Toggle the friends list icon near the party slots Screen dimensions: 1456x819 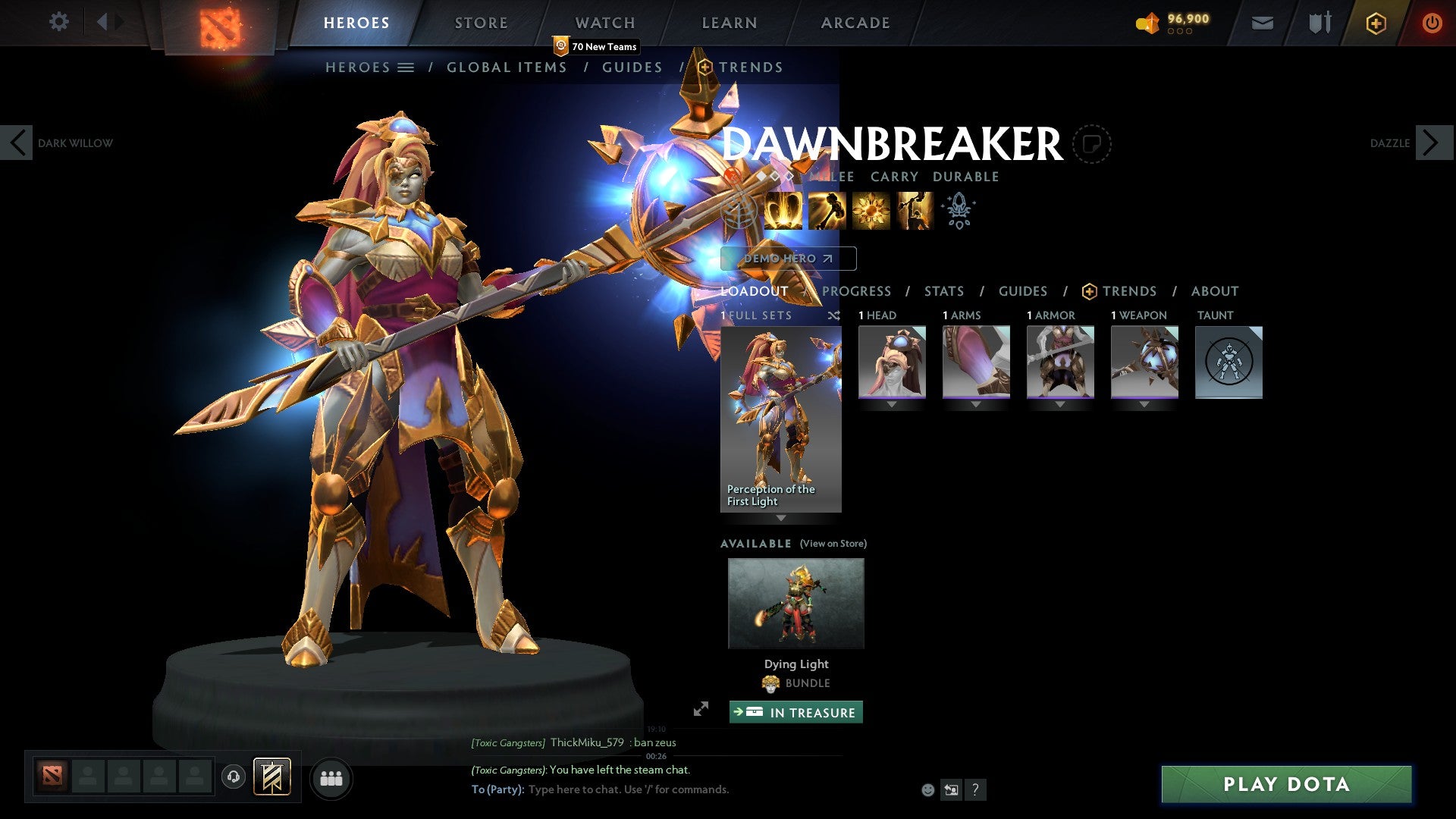(331, 778)
